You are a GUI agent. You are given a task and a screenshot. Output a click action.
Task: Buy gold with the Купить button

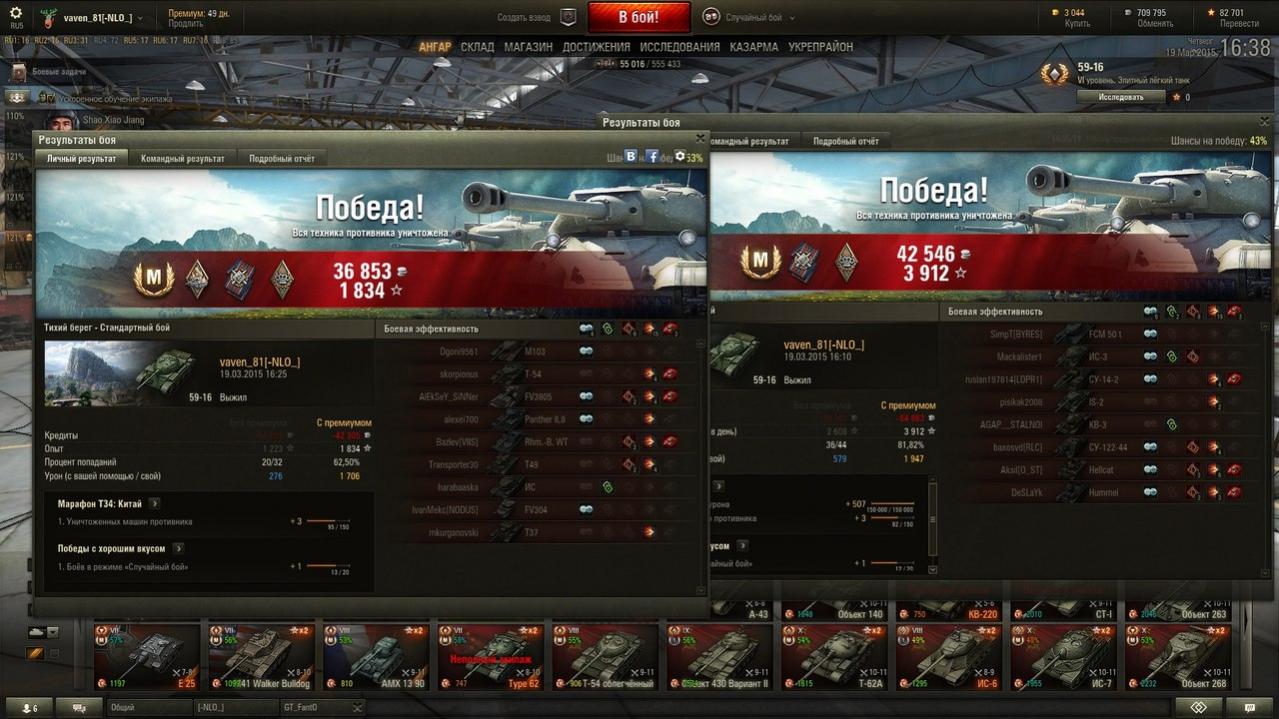click(1077, 23)
